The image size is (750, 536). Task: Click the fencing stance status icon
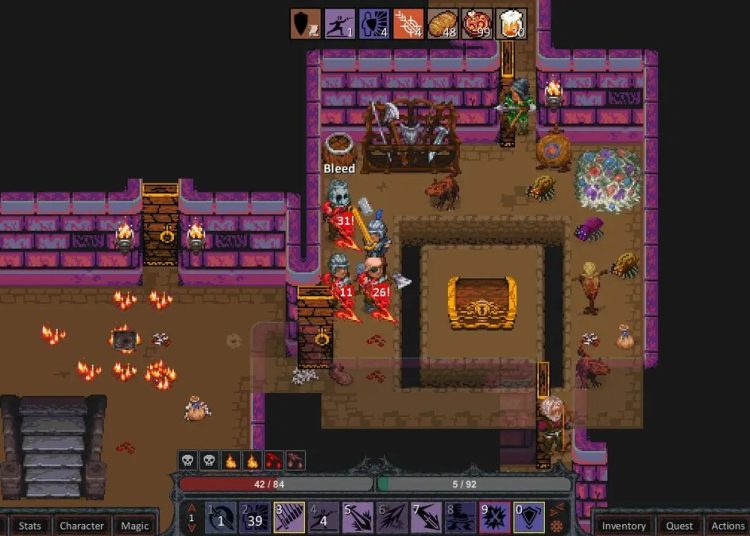[x=341, y=24]
